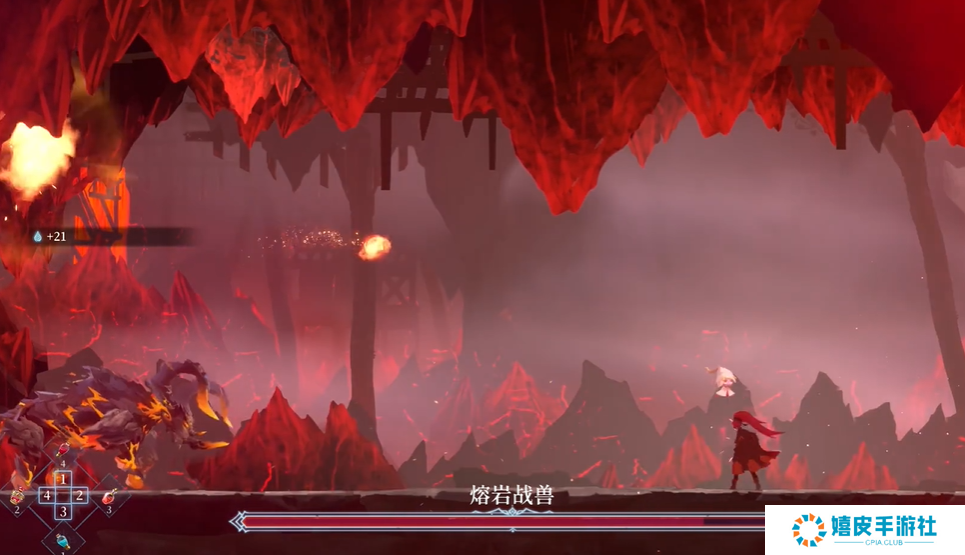This screenshot has height=555, width=965.
Task: Choose the gold-capped red jar in the left slot
Action: click(x=17, y=495)
